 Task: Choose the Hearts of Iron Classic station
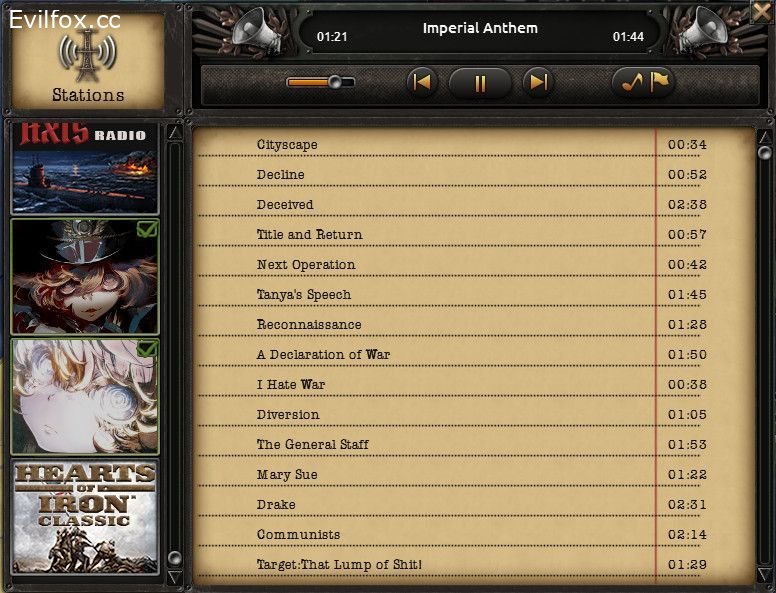pyautogui.click(x=85, y=516)
